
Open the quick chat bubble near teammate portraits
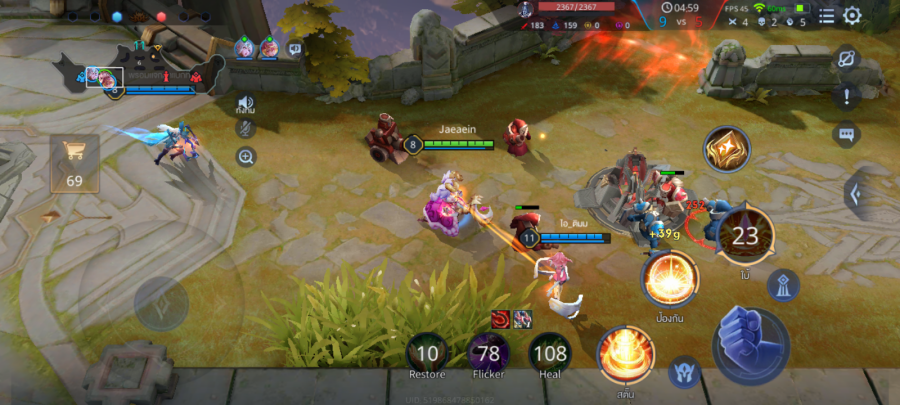295,48
